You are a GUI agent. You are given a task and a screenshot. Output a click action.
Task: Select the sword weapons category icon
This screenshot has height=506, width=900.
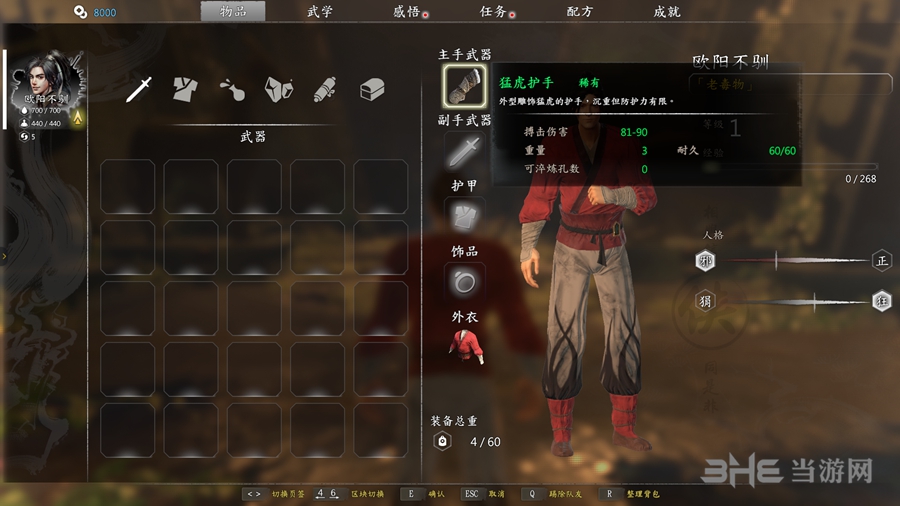pos(139,90)
